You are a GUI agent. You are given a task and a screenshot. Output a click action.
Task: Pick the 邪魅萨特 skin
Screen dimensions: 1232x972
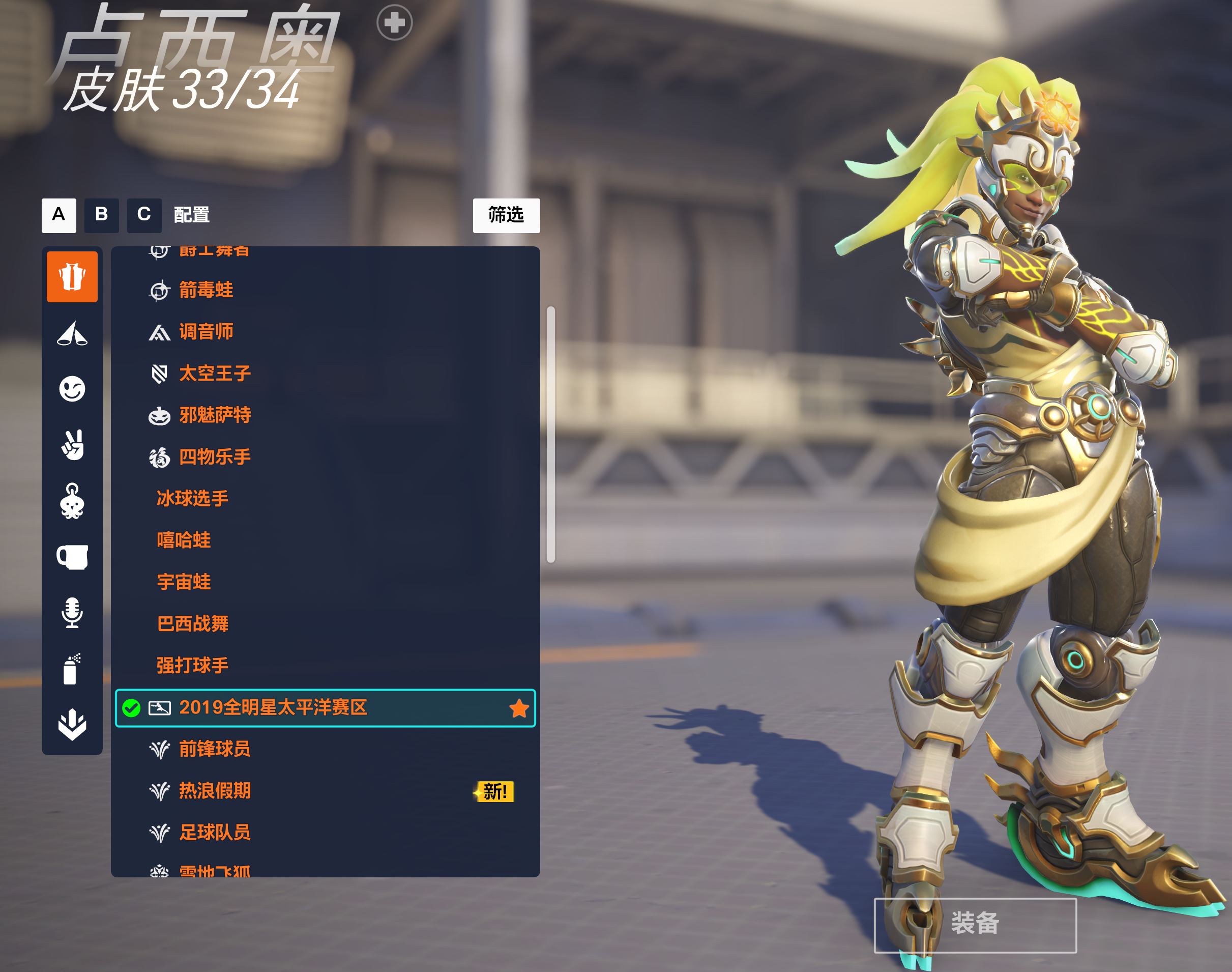pos(215,415)
